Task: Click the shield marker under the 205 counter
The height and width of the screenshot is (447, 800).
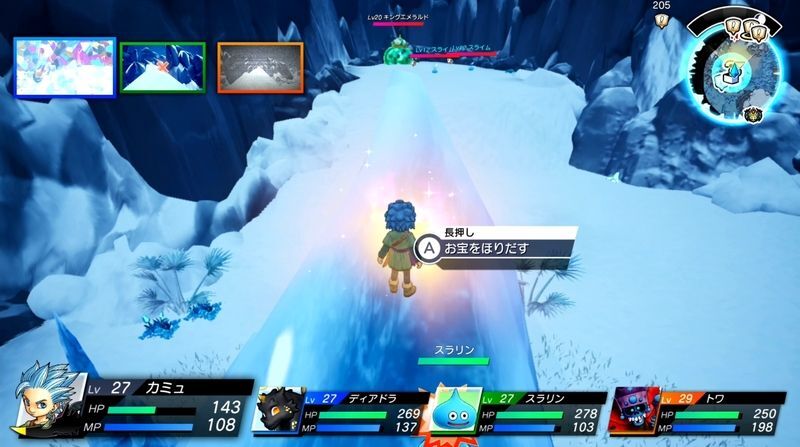Action: 662,19
